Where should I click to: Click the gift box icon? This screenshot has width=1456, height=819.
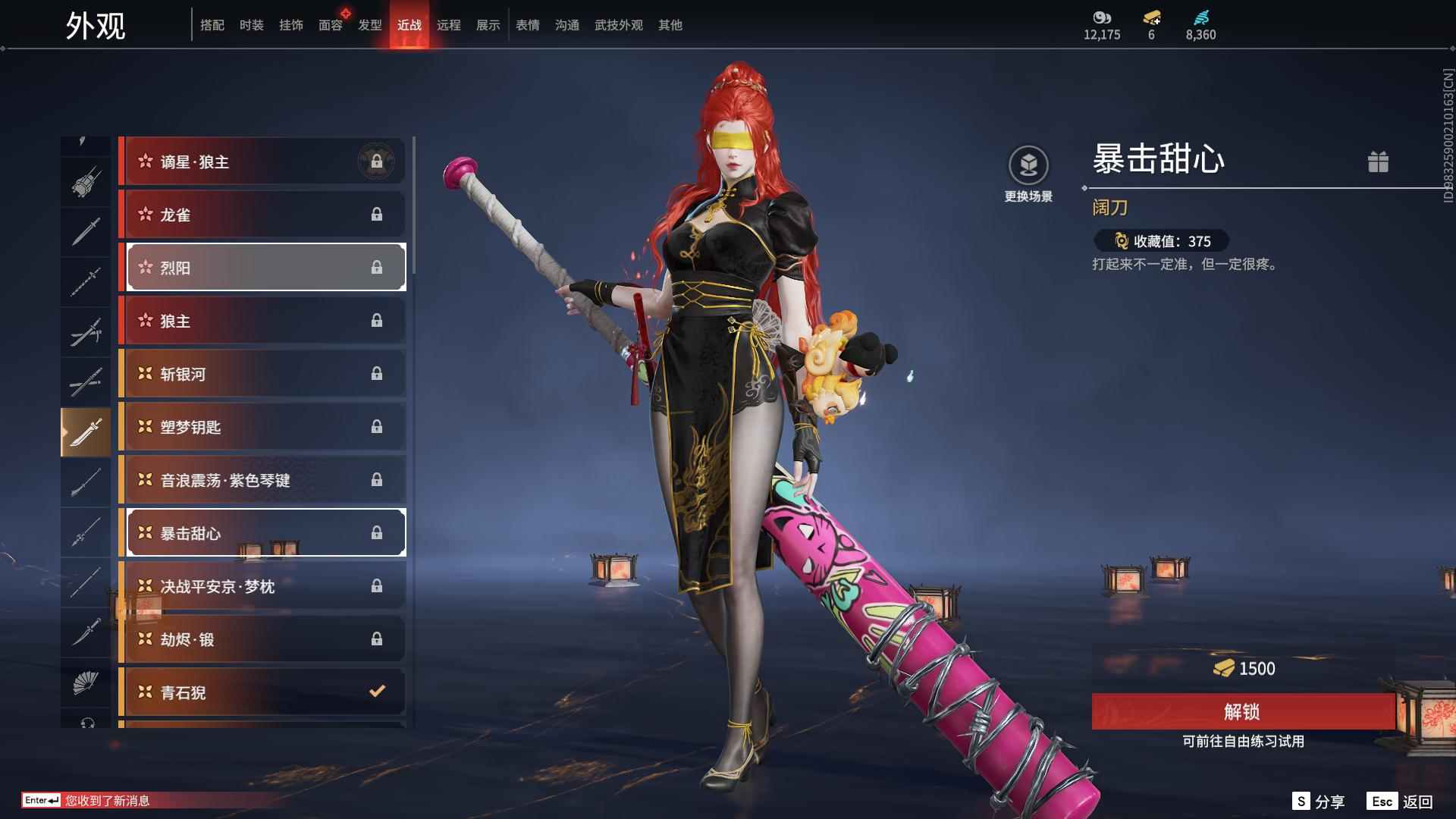click(x=1378, y=162)
